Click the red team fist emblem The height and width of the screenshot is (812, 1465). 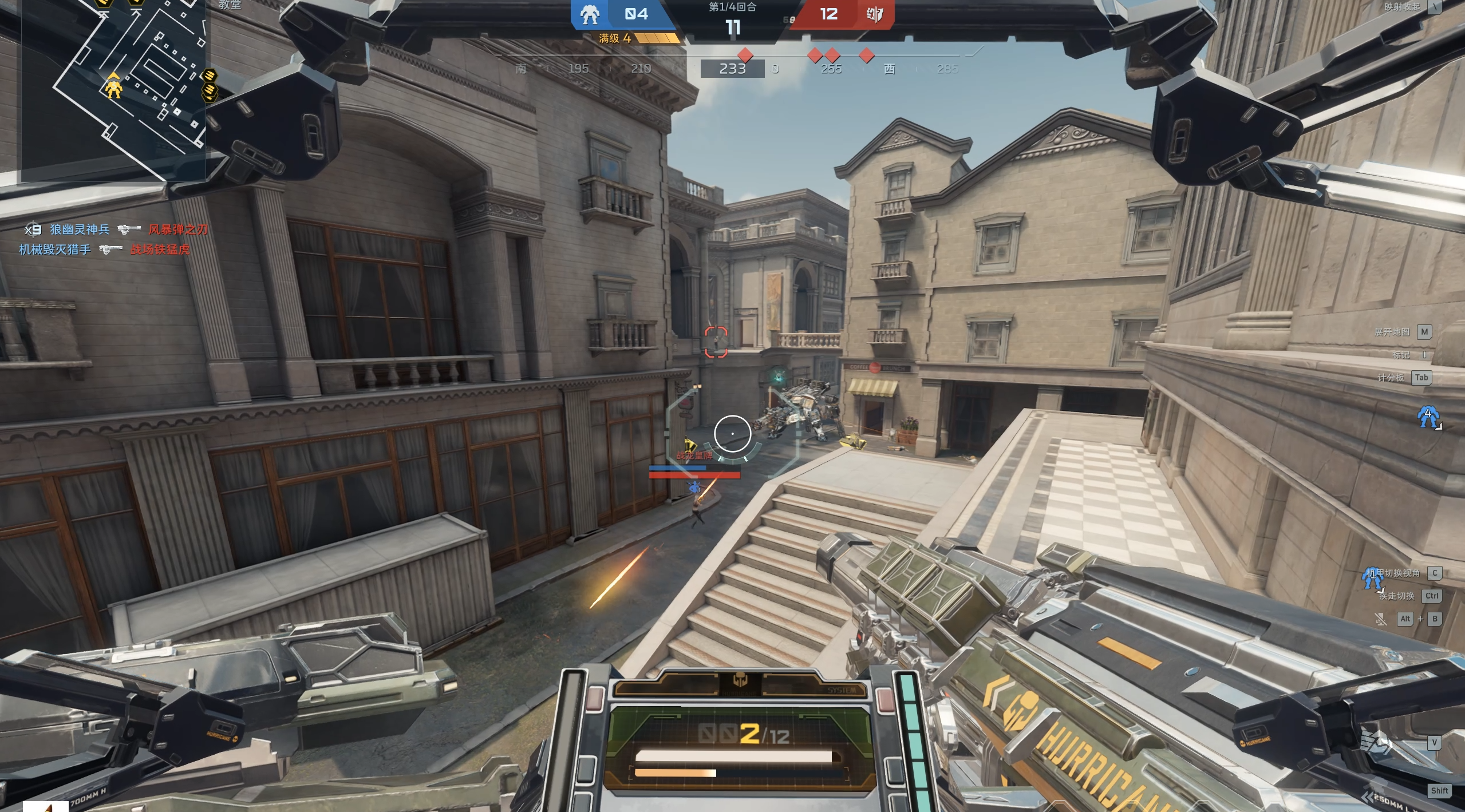875,14
